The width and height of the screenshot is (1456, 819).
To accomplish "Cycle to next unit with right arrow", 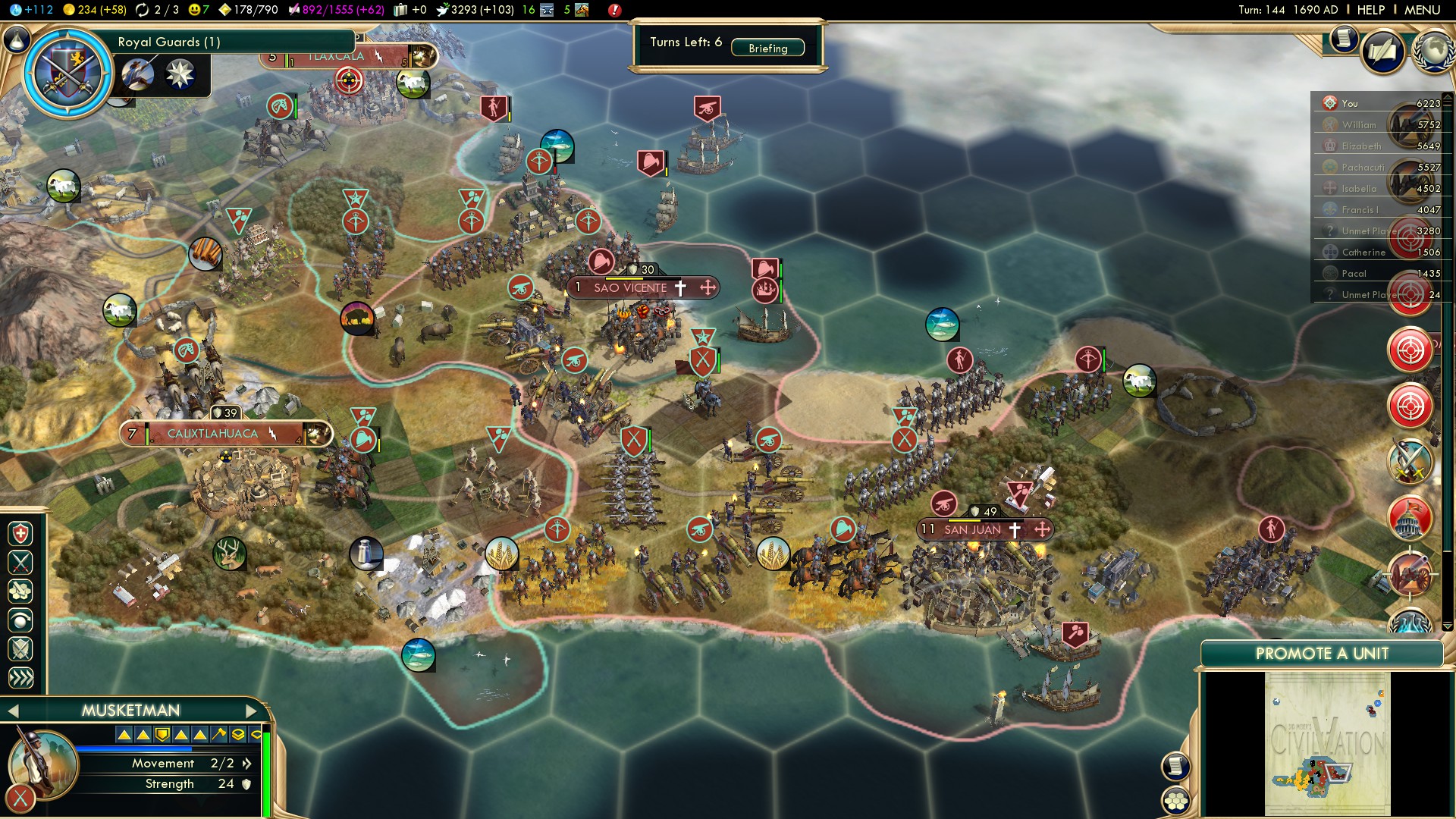I will point(252,711).
